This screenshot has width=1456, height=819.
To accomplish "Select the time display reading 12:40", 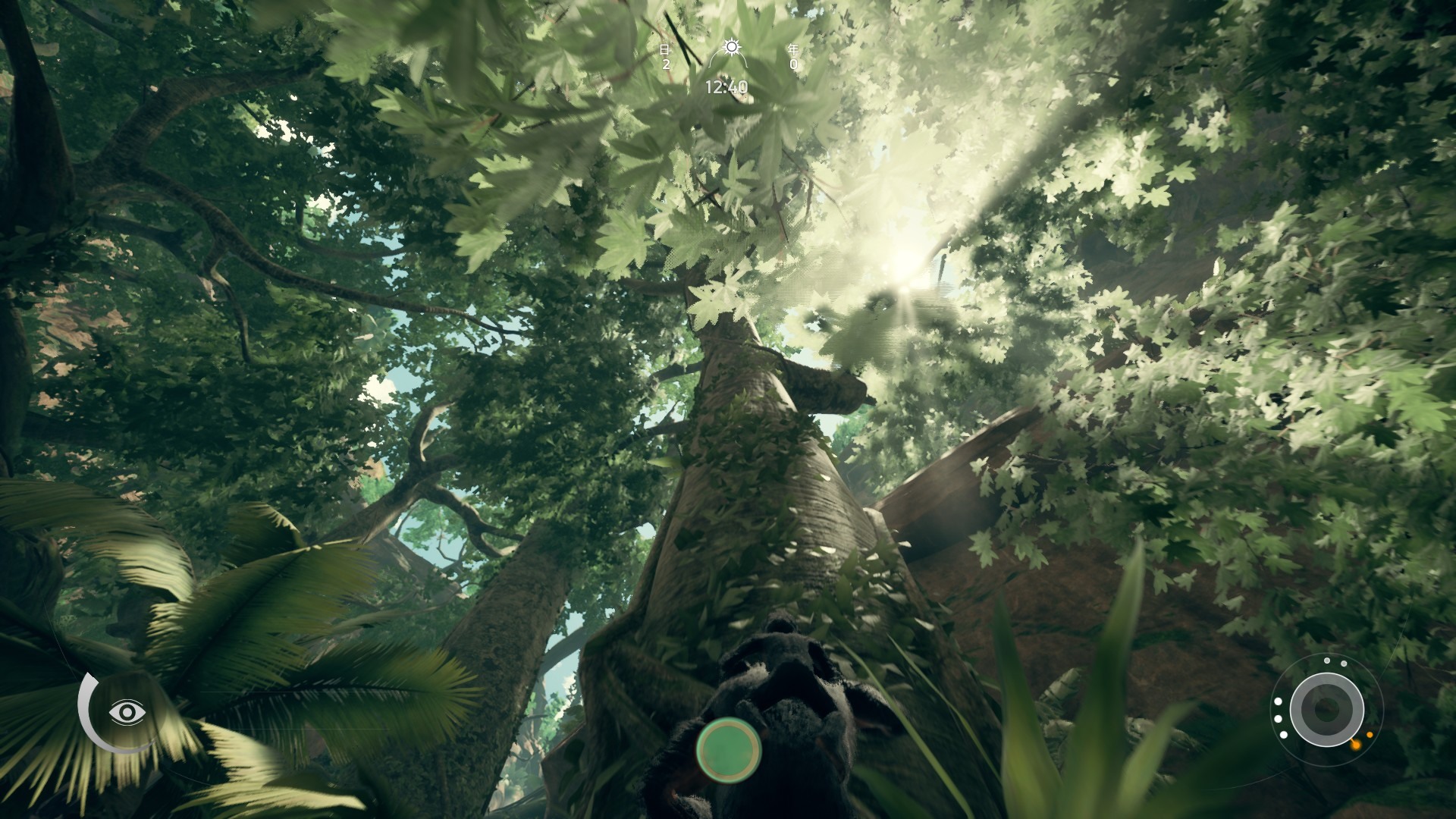I will tap(726, 87).
